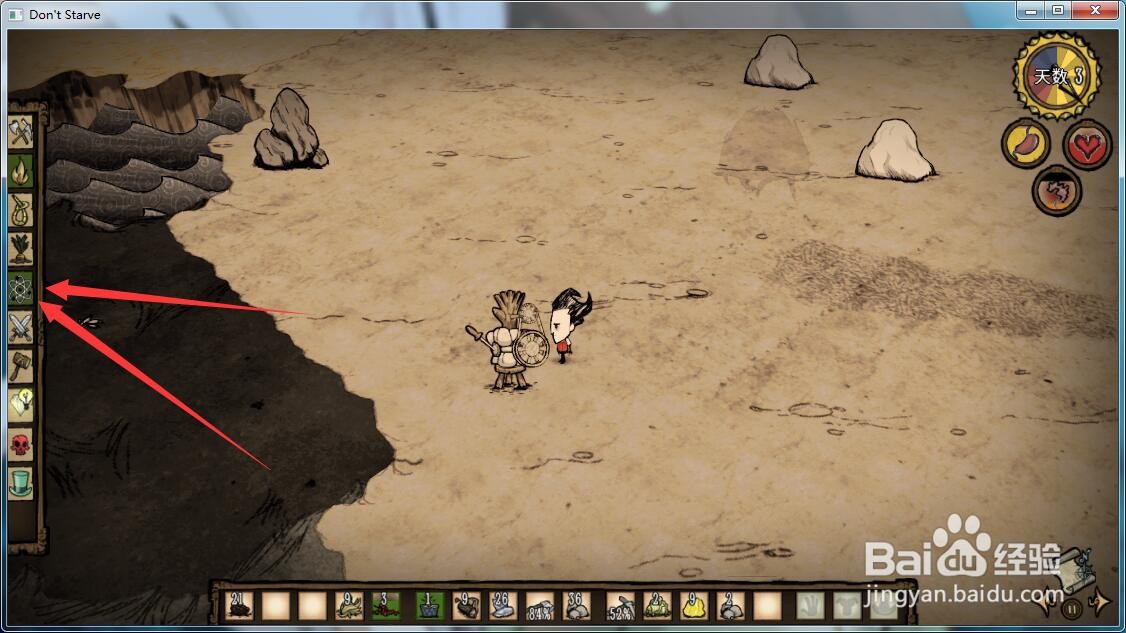Select the log stack of 9
The image size is (1126, 633).
(x=465, y=606)
